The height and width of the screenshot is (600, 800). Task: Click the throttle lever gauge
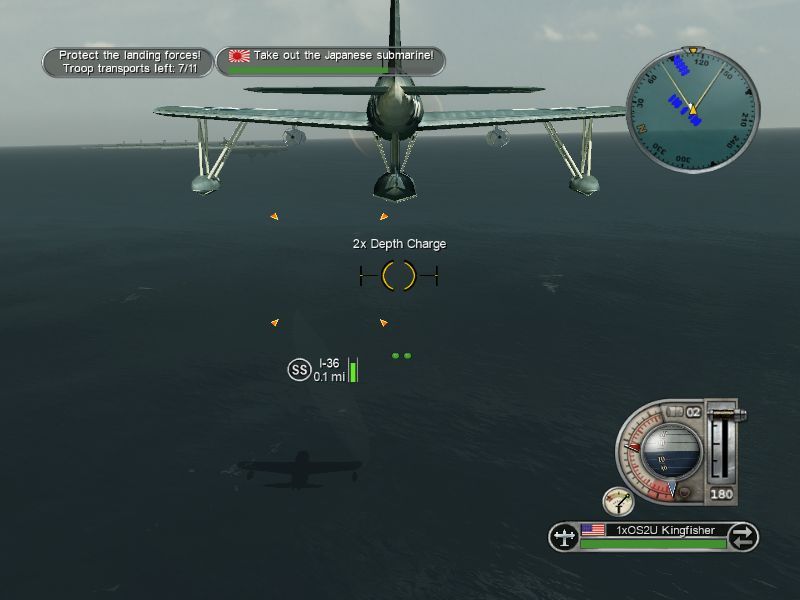722,443
